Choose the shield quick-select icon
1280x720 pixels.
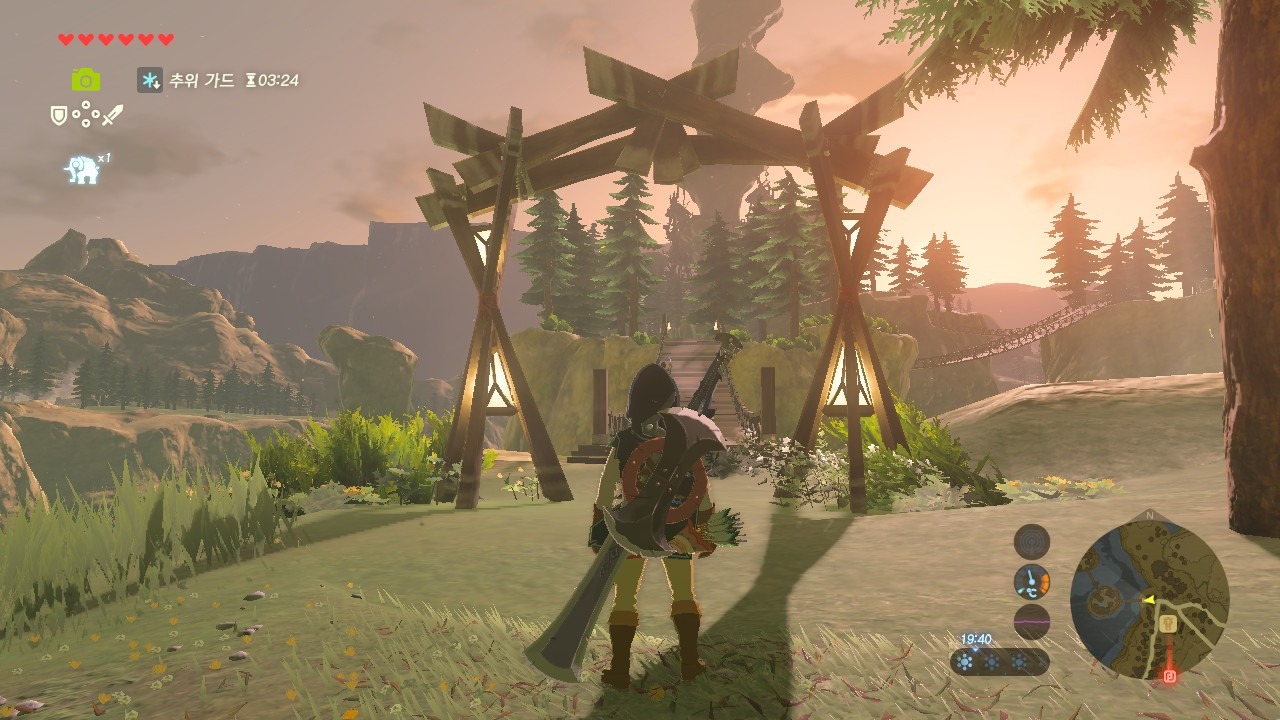click(59, 115)
